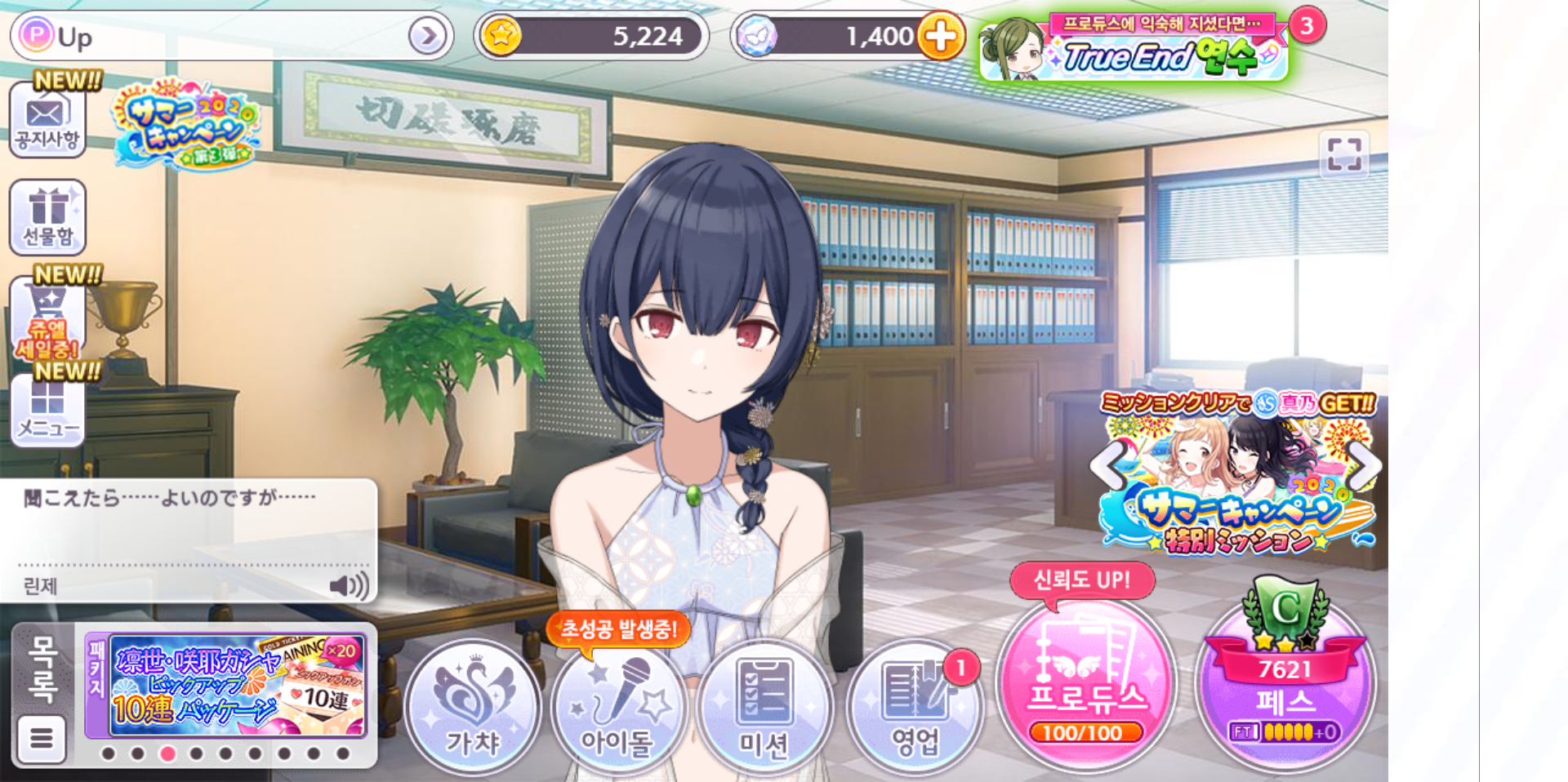The image size is (1568, 782).
Task: Open the 가챠 gacha button
Action: pos(473,707)
